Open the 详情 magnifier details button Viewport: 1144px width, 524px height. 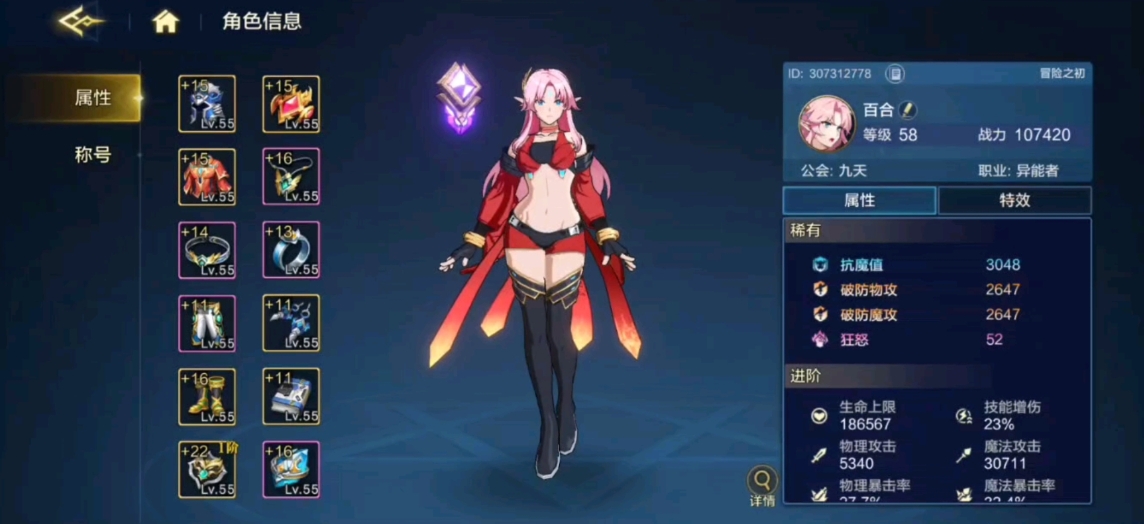(x=763, y=485)
